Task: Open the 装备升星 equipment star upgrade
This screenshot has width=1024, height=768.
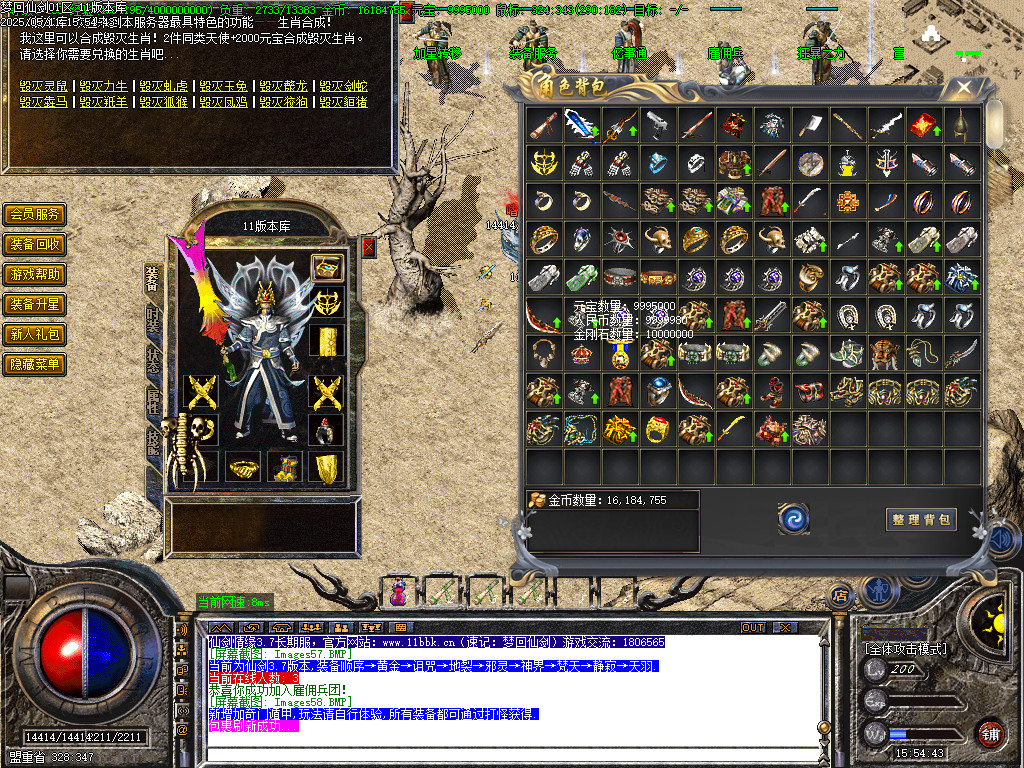Action: pos(35,304)
